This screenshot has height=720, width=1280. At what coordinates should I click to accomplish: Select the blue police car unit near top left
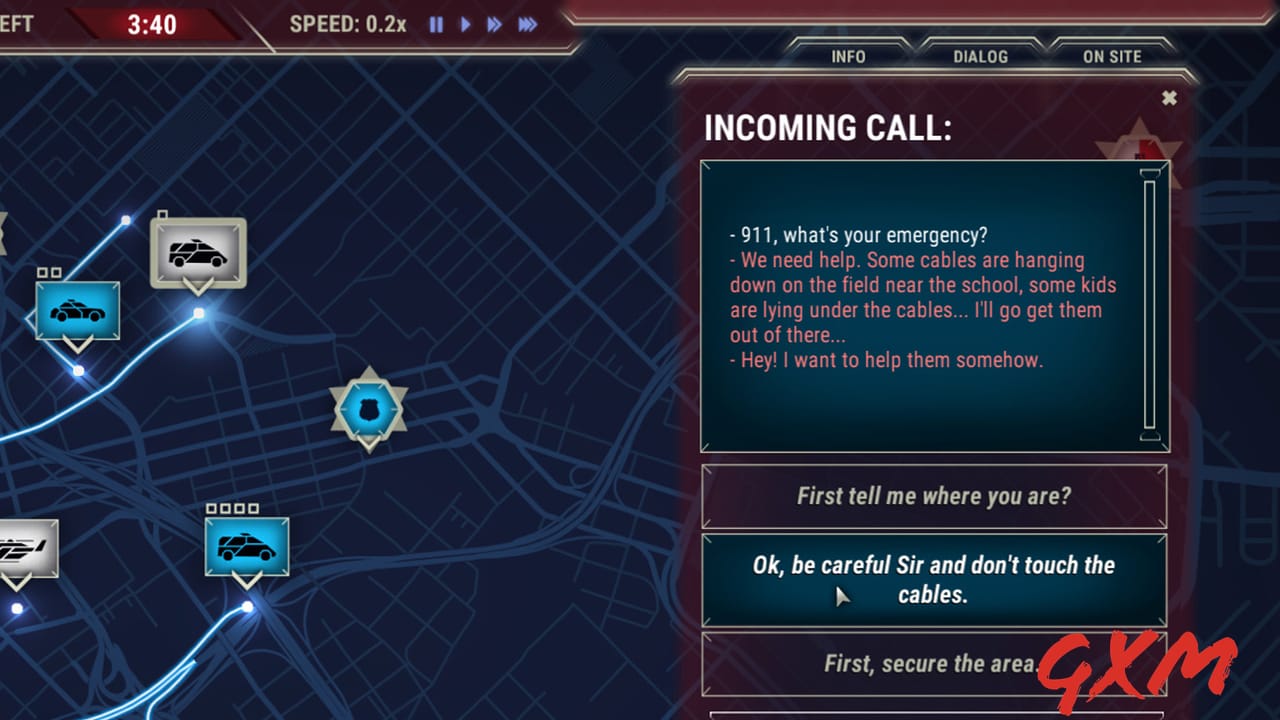click(77, 310)
